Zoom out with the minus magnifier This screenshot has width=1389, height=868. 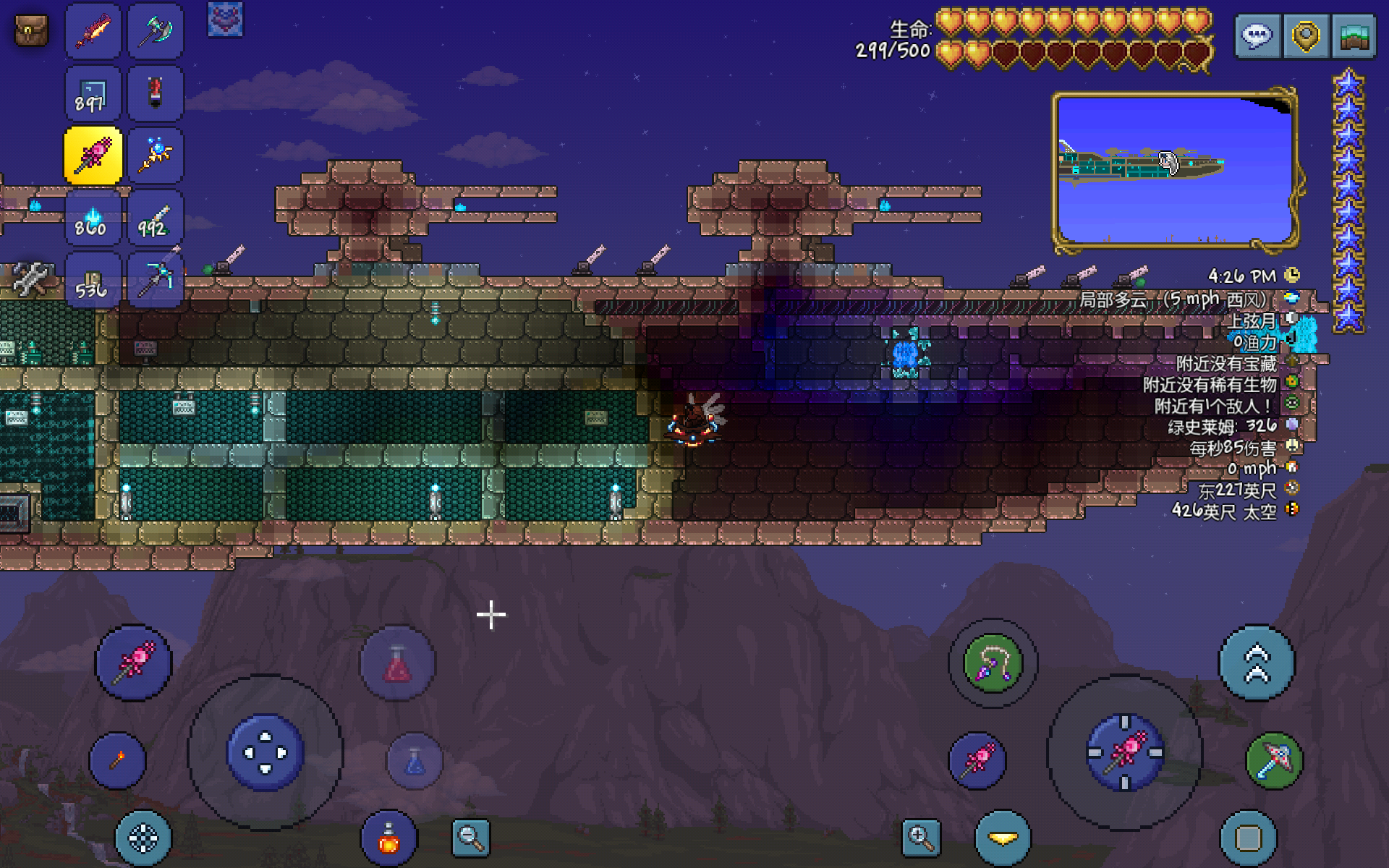pyautogui.click(x=470, y=838)
